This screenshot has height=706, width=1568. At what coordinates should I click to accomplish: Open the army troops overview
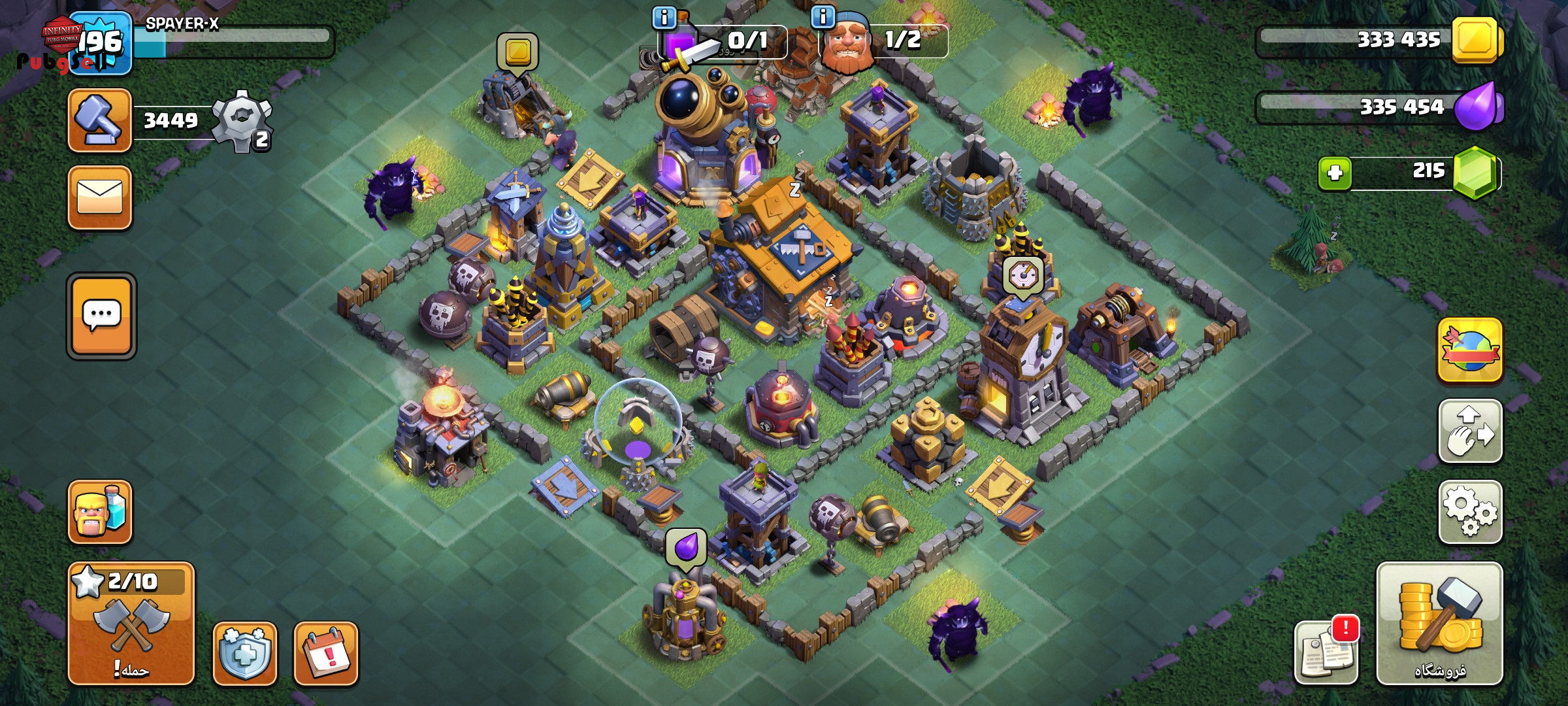(x=100, y=512)
